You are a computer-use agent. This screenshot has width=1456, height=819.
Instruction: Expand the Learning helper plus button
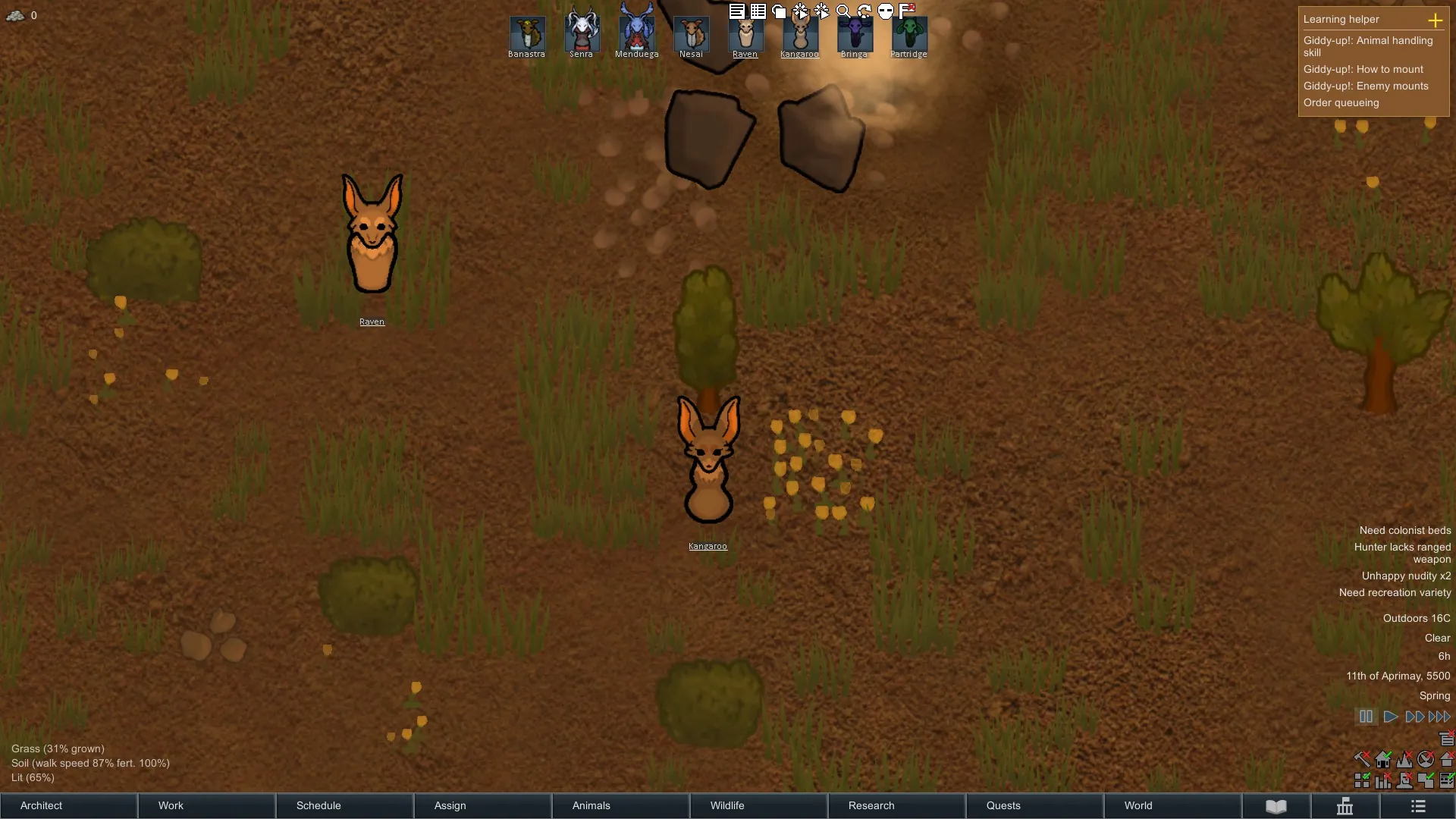click(x=1435, y=20)
